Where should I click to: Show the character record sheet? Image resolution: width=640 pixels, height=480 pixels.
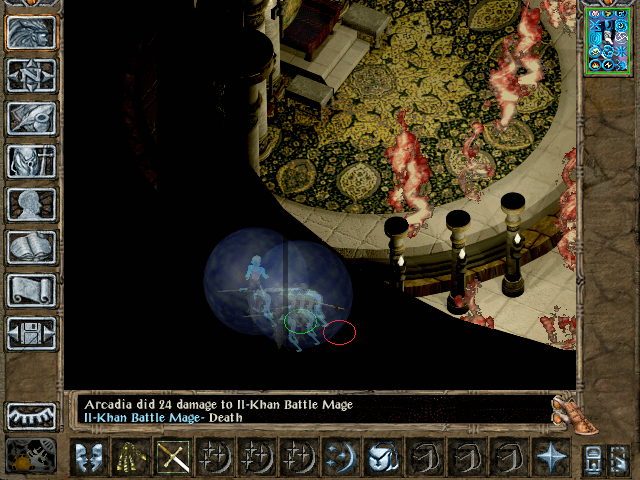(x=31, y=204)
